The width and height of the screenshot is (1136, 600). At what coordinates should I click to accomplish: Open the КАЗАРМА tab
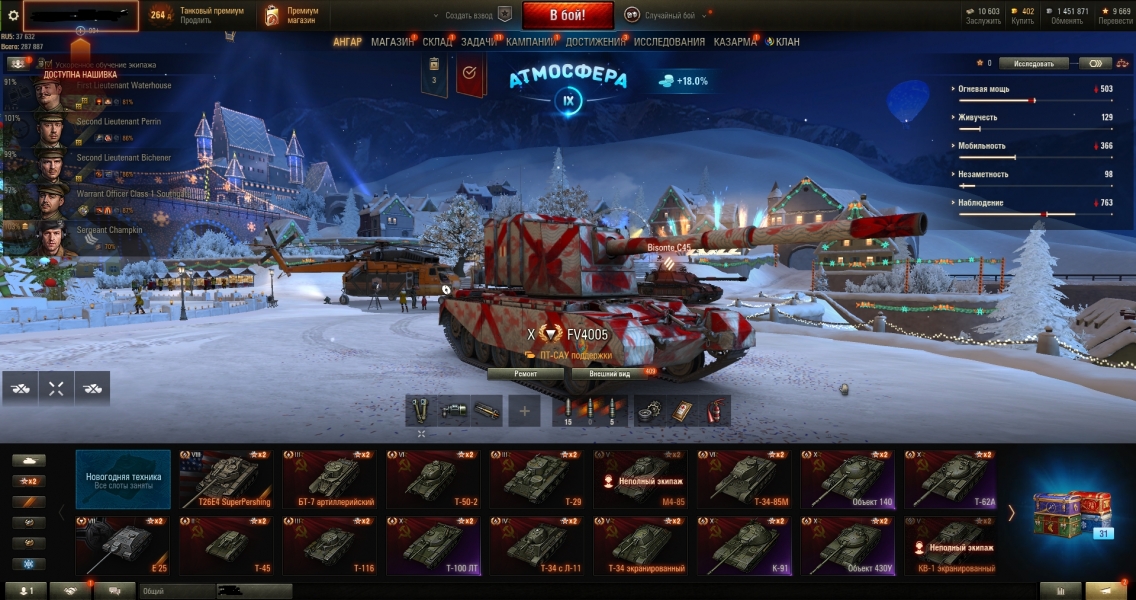[735, 42]
